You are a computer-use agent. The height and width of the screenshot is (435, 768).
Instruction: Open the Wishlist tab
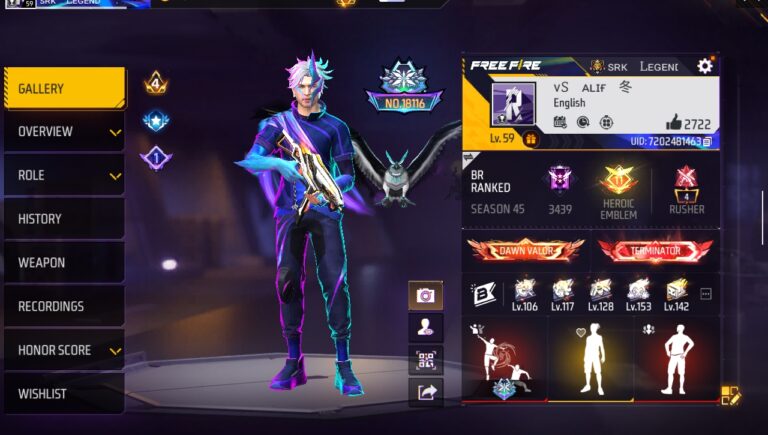coord(64,394)
